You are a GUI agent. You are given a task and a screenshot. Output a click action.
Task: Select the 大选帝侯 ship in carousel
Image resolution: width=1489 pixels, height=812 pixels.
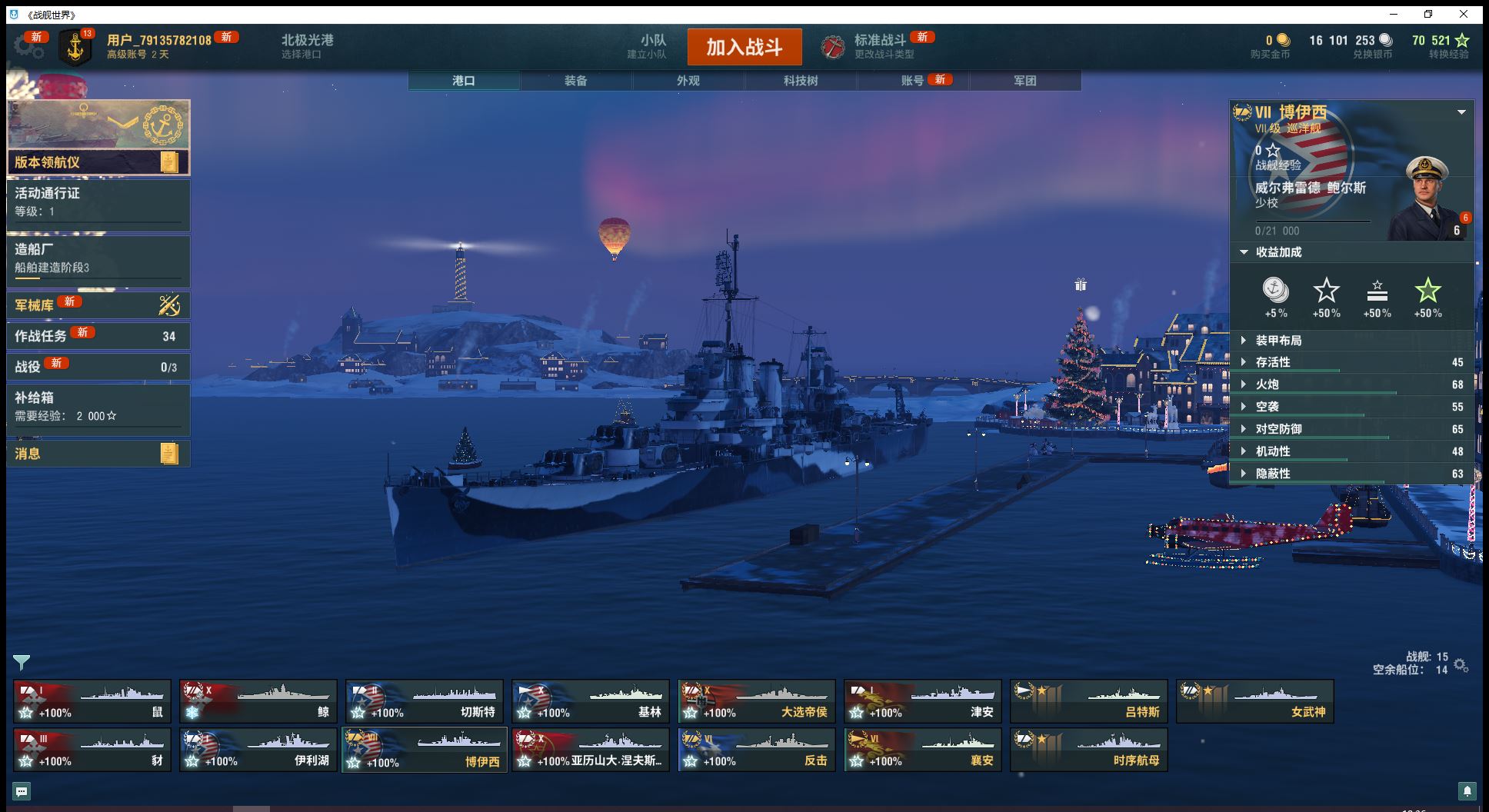tap(756, 701)
